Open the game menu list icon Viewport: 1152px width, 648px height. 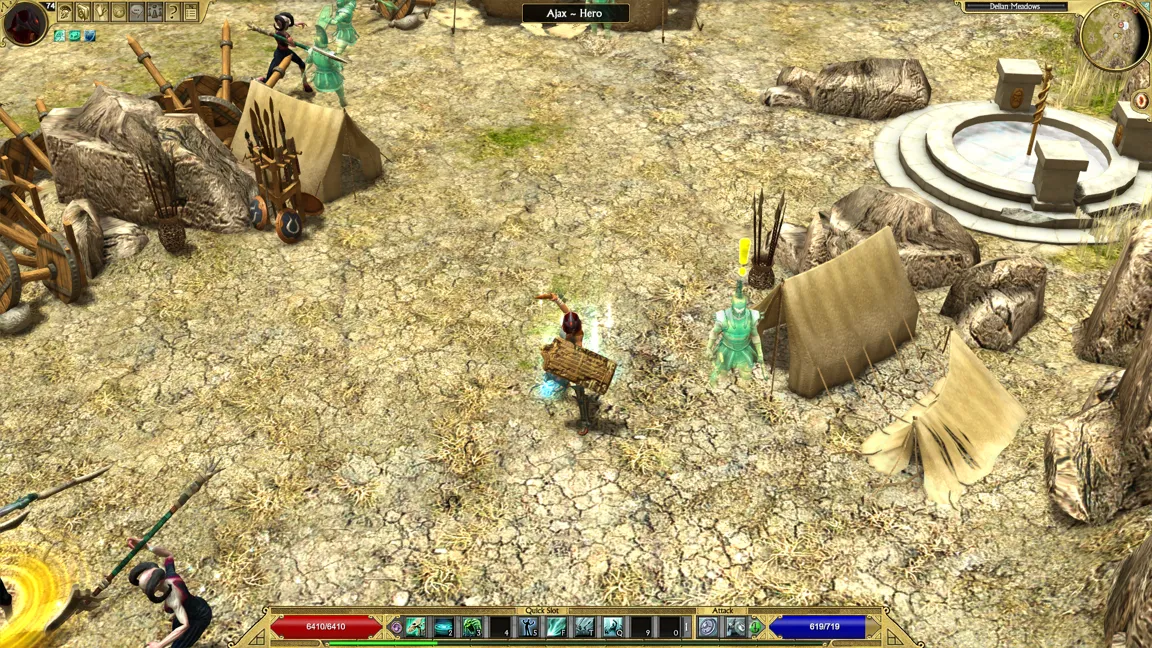coord(190,13)
